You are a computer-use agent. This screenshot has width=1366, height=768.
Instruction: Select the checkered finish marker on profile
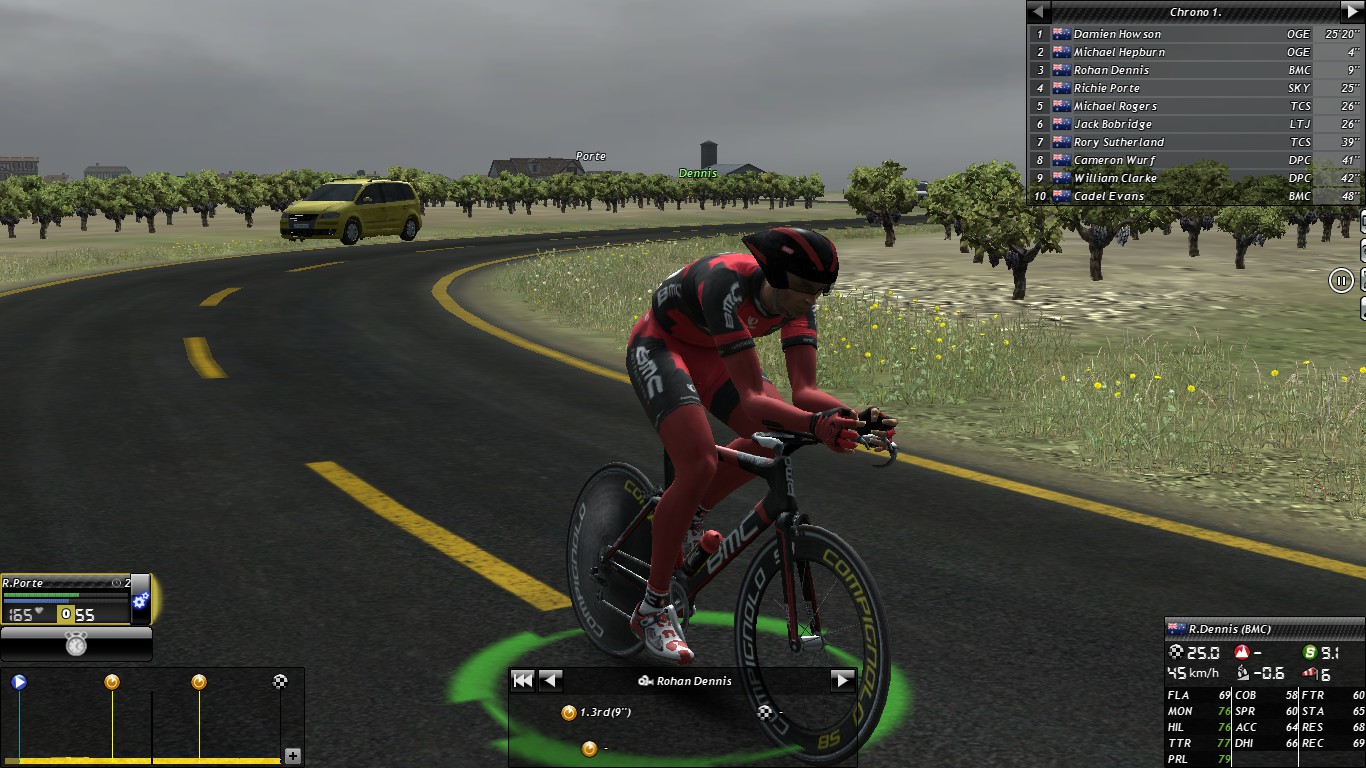(x=281, y=682)
